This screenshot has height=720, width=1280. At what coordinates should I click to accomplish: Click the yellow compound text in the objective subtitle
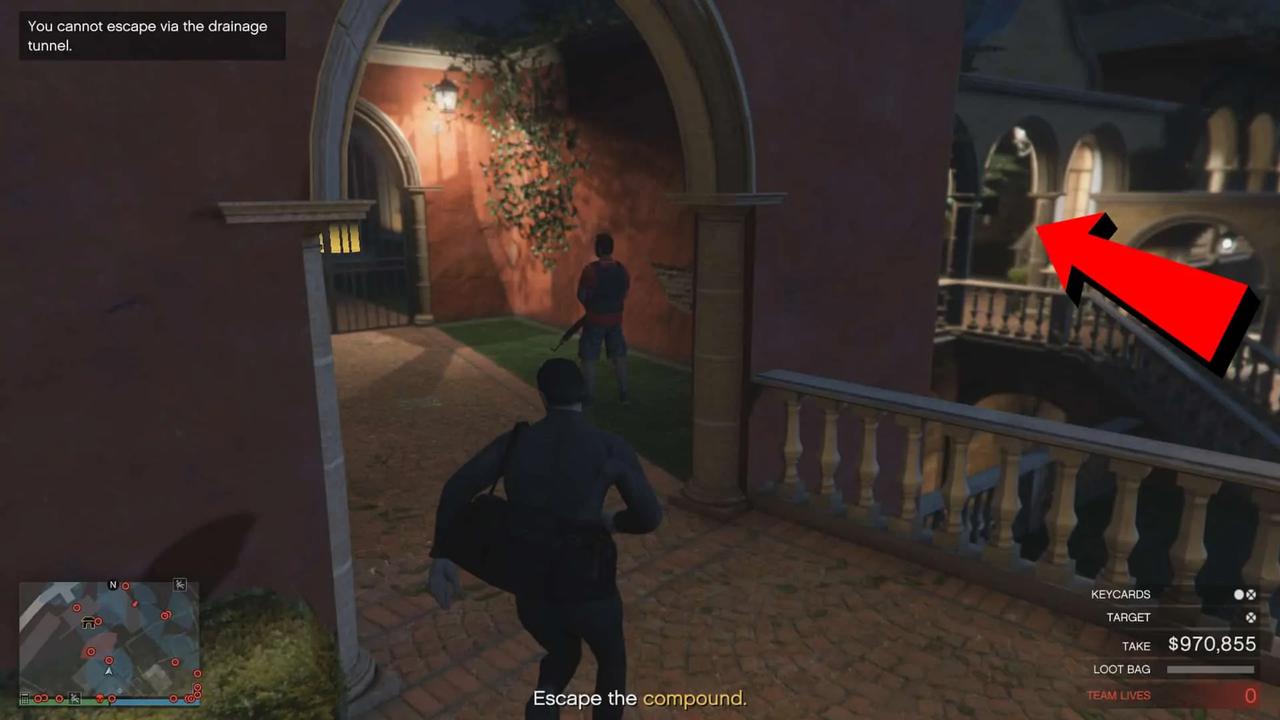point(694,698)
